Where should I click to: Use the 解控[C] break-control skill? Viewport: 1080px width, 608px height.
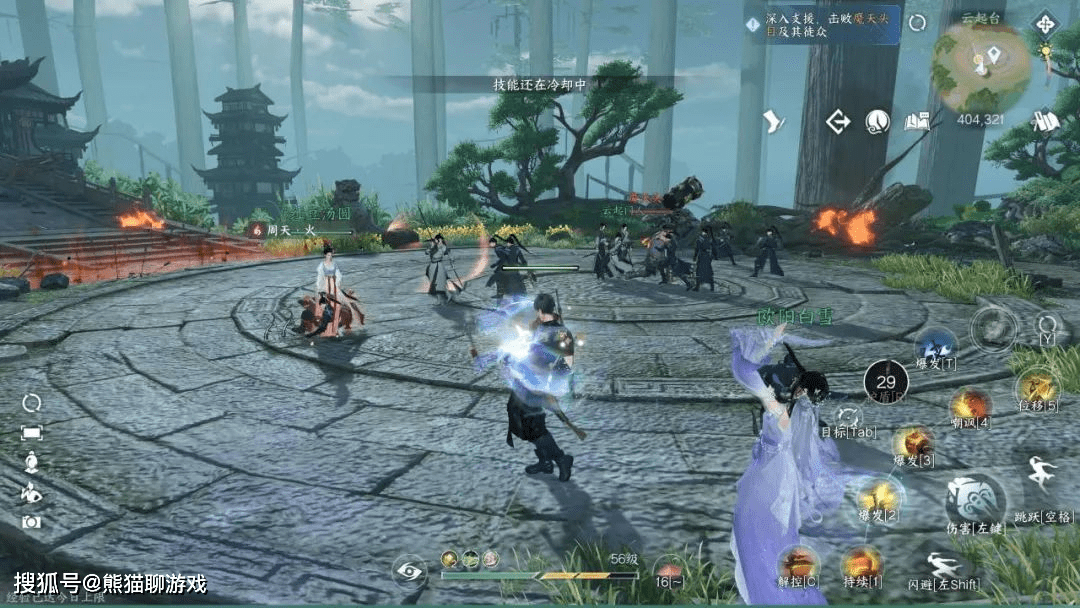[x=799, y=562]
